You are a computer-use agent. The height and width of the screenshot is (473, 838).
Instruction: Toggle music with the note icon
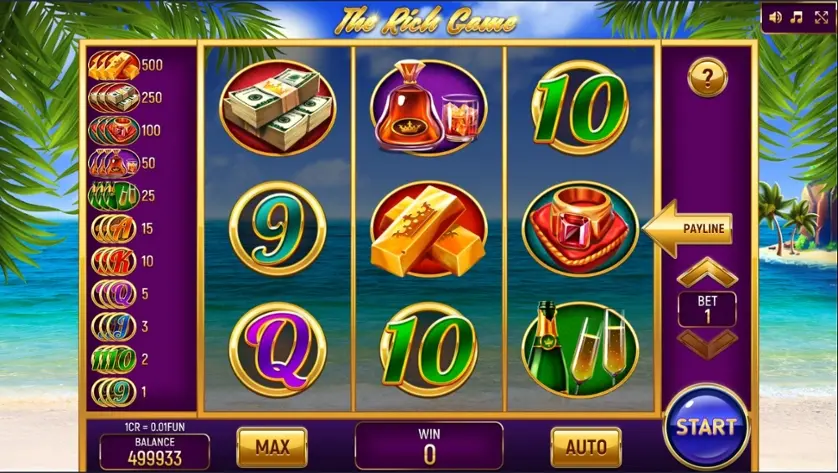[797, 17]
